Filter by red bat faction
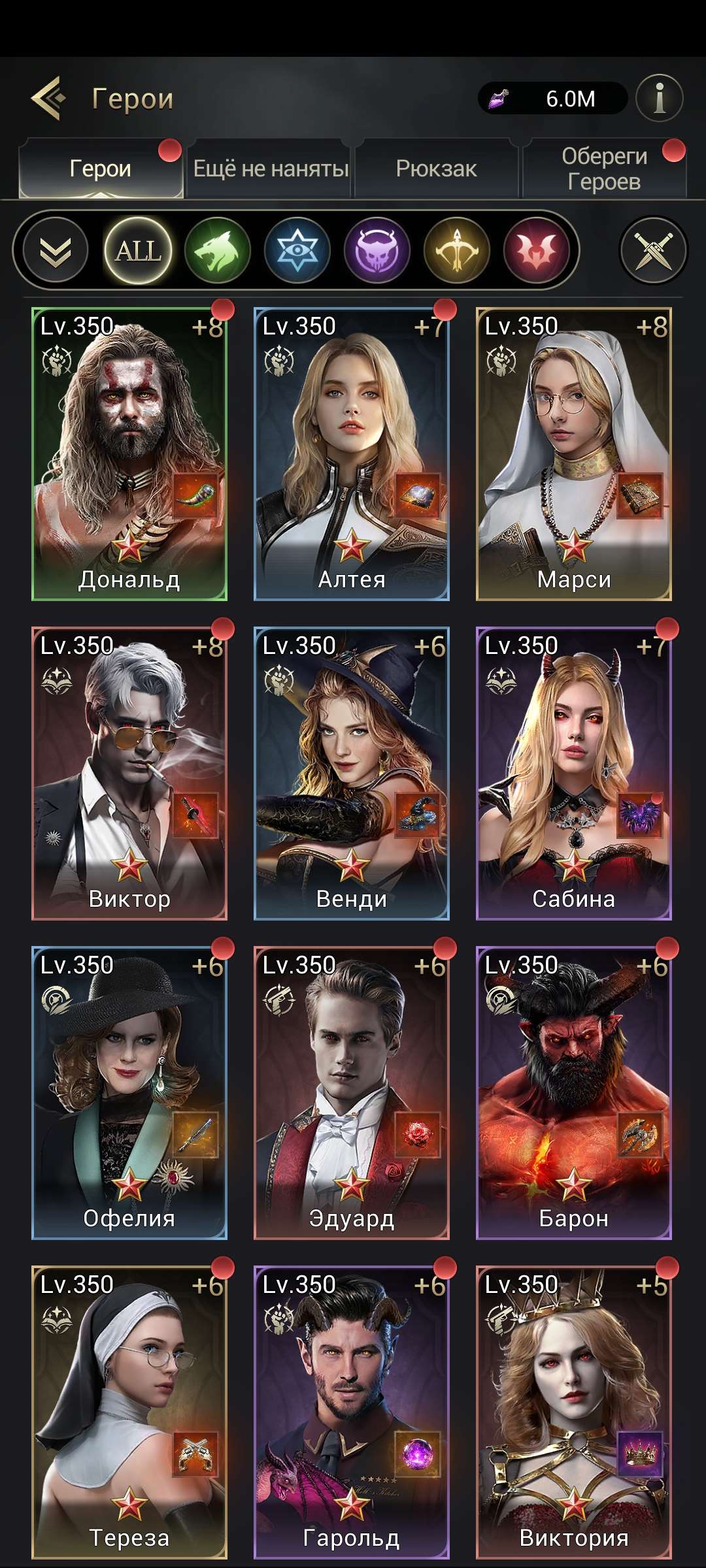Screen dimensions: 706x1568 [537, 250]
